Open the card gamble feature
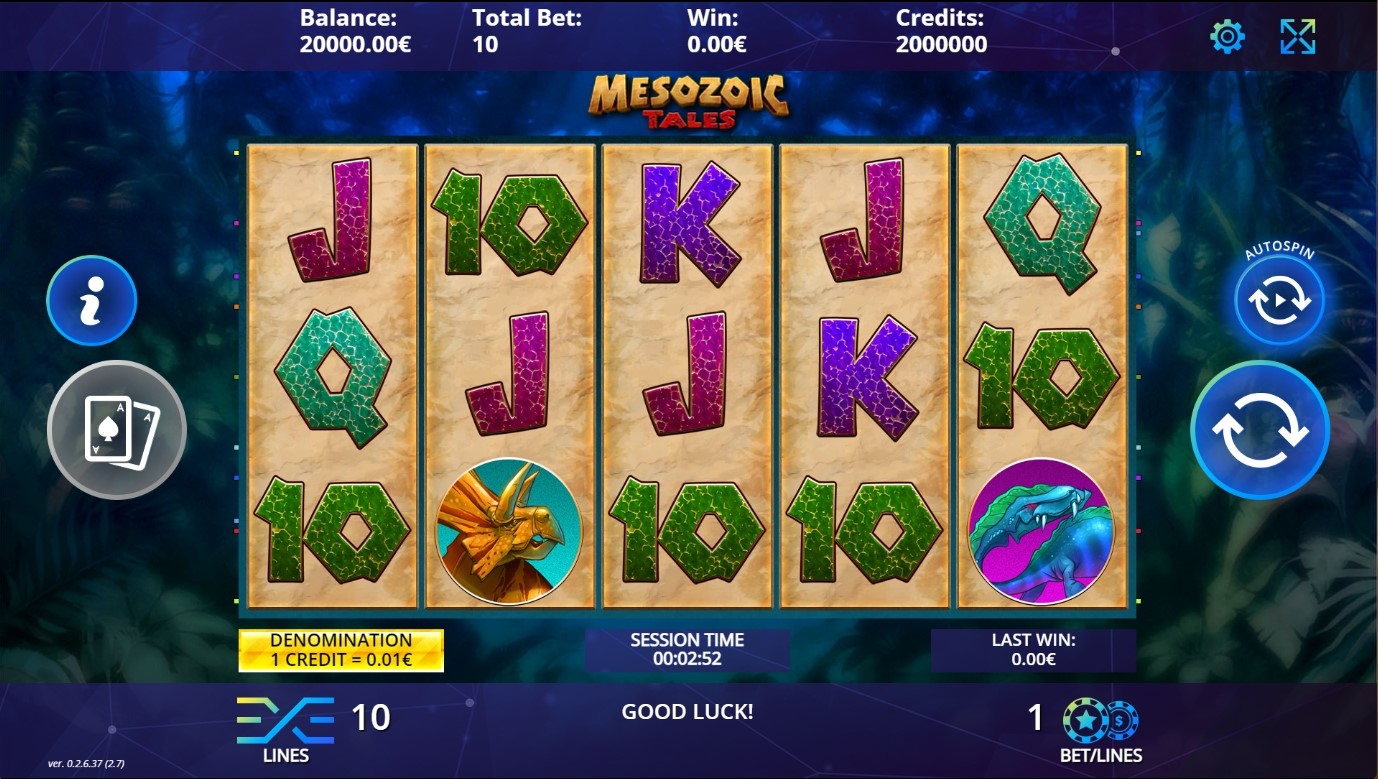Image resolution: width=1378 pixels, height=779 pixels. [x=117, y=429]
